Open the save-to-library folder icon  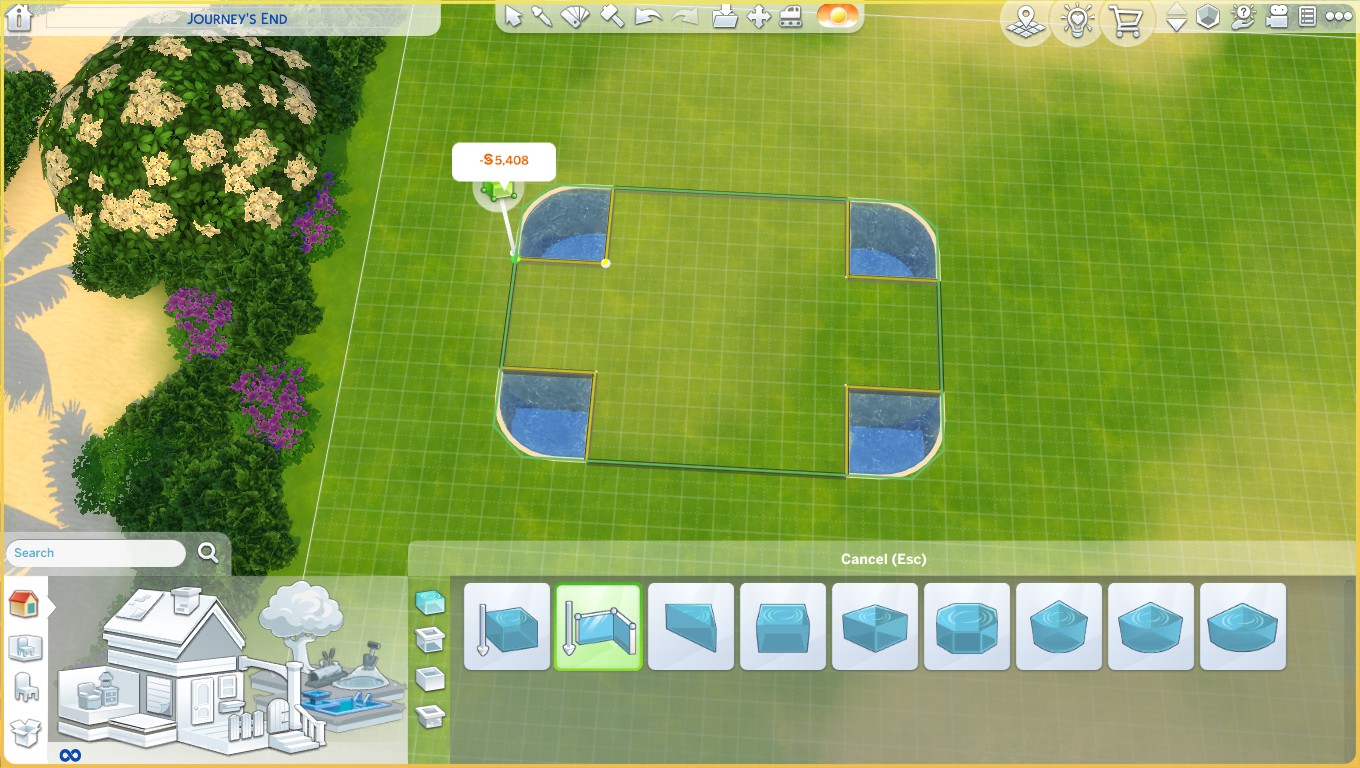point(725,16)
